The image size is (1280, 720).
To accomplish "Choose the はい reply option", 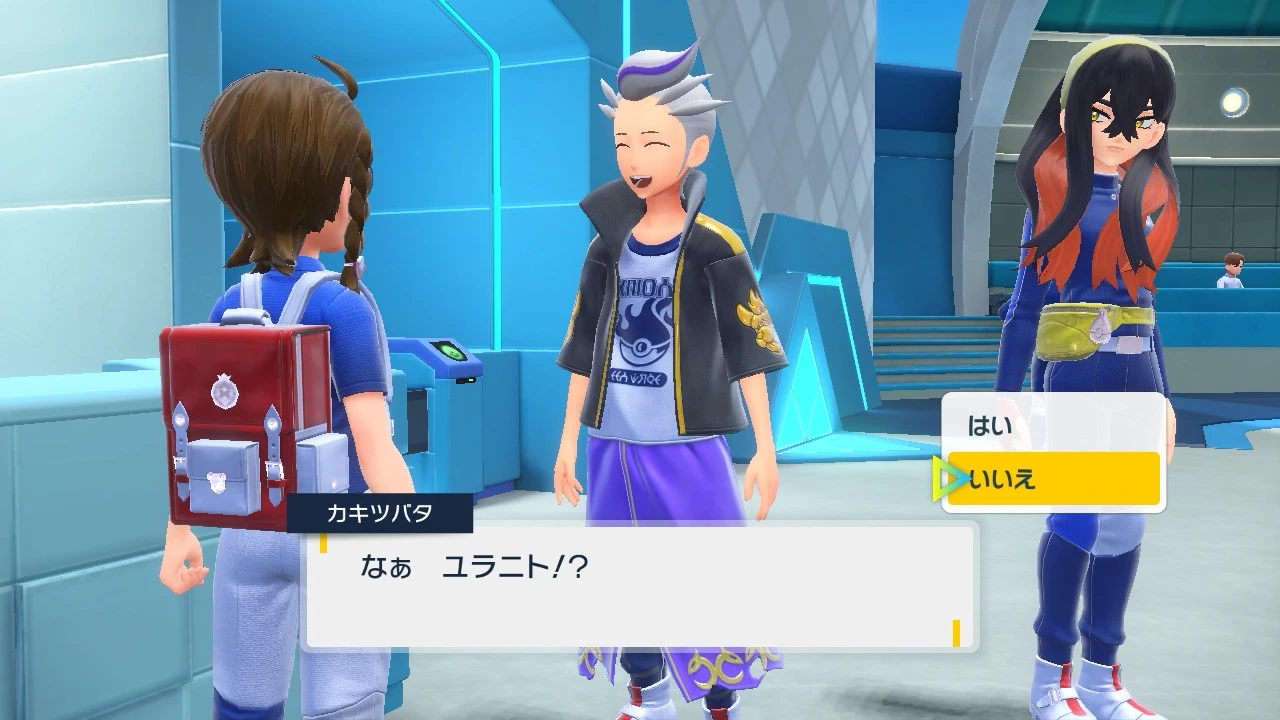I will coord(1052,426).
